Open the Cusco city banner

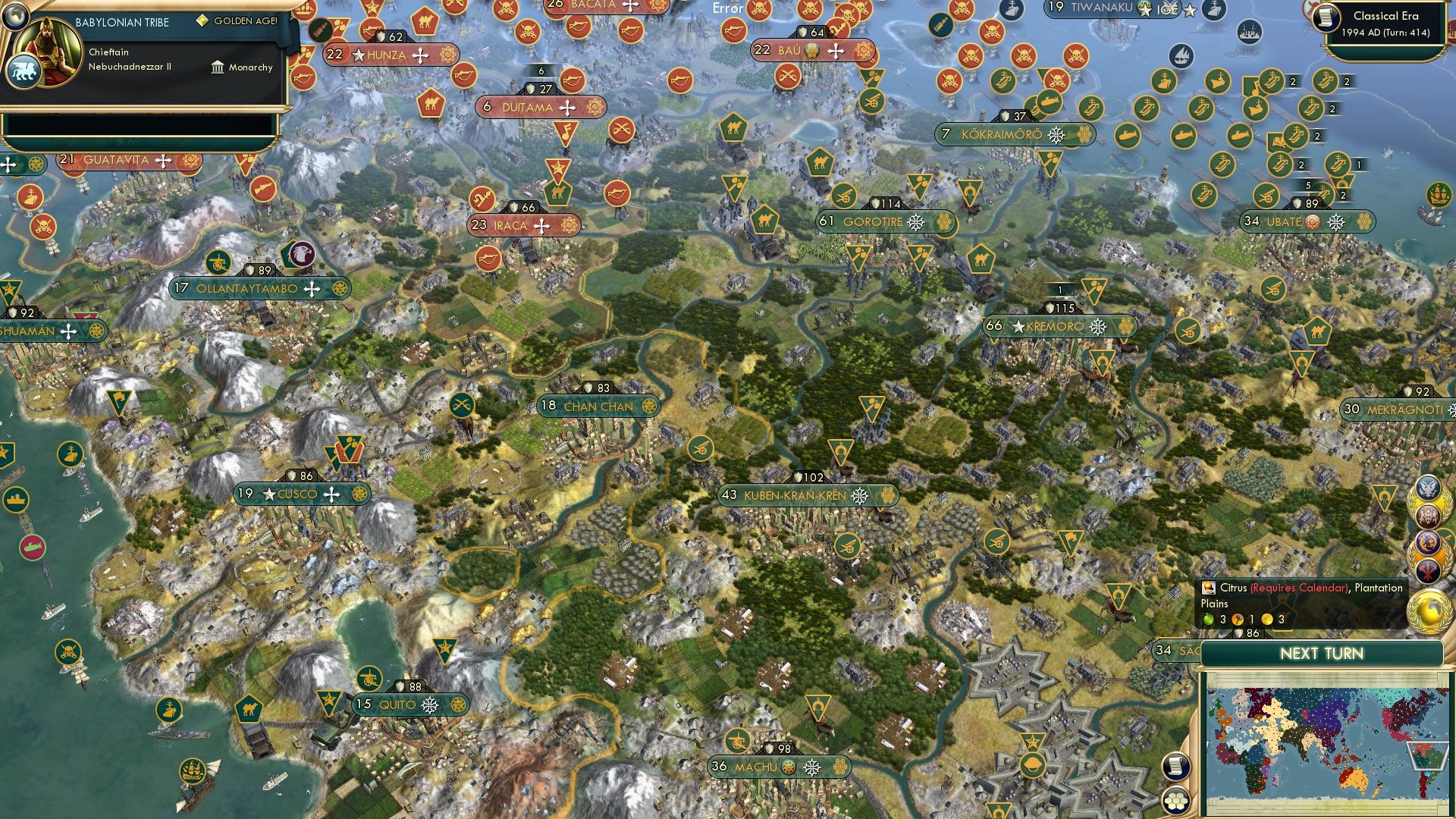click(x=300, y=494)
